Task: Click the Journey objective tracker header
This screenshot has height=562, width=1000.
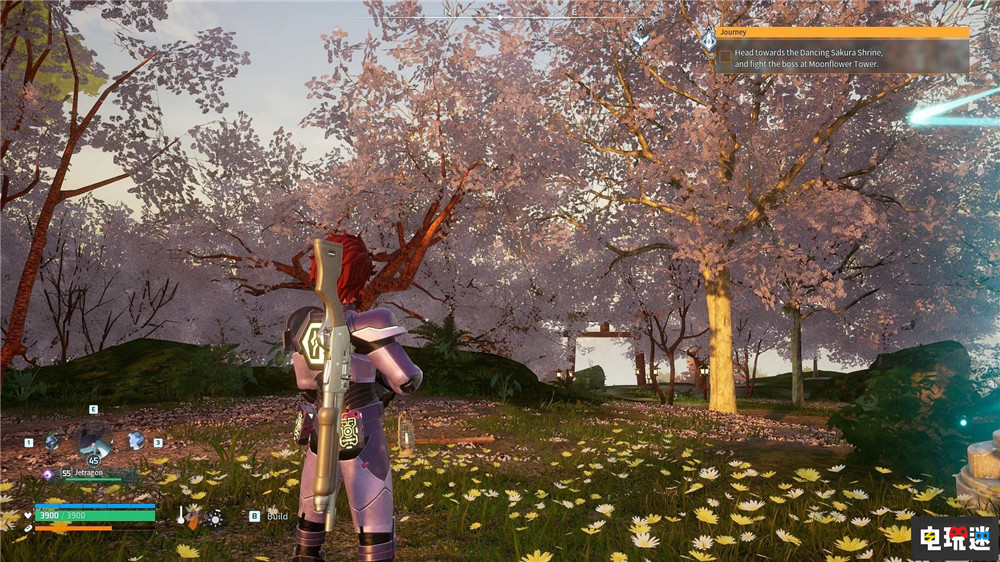Action: pyautogui.click(x=842, y=32)
